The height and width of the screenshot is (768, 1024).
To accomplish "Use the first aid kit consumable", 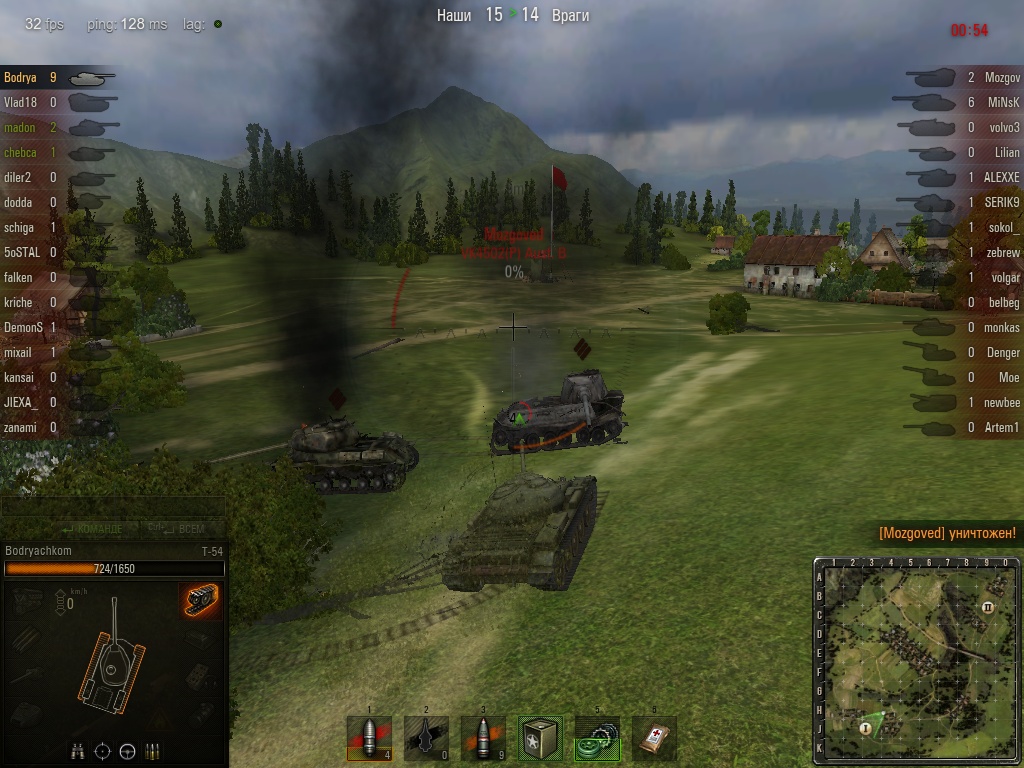I will (654, 738).
